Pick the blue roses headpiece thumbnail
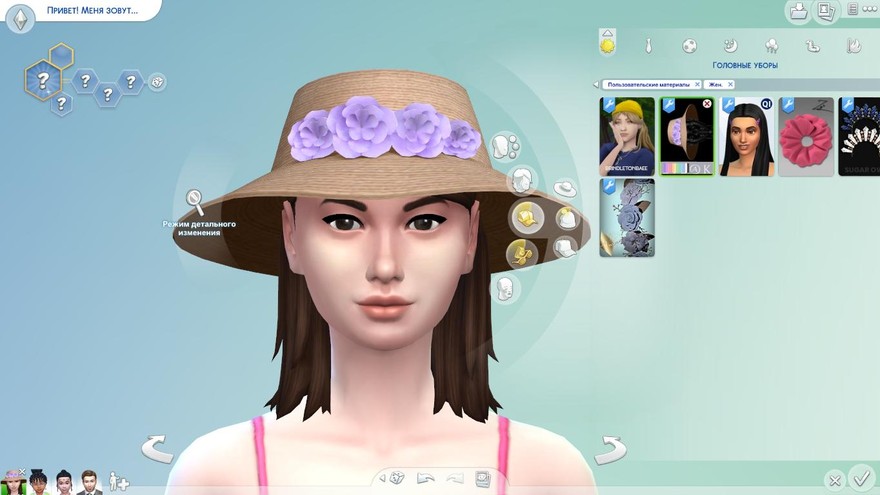Image resolution: width=880 pixels, height=495 pixels. pos(627,217)
